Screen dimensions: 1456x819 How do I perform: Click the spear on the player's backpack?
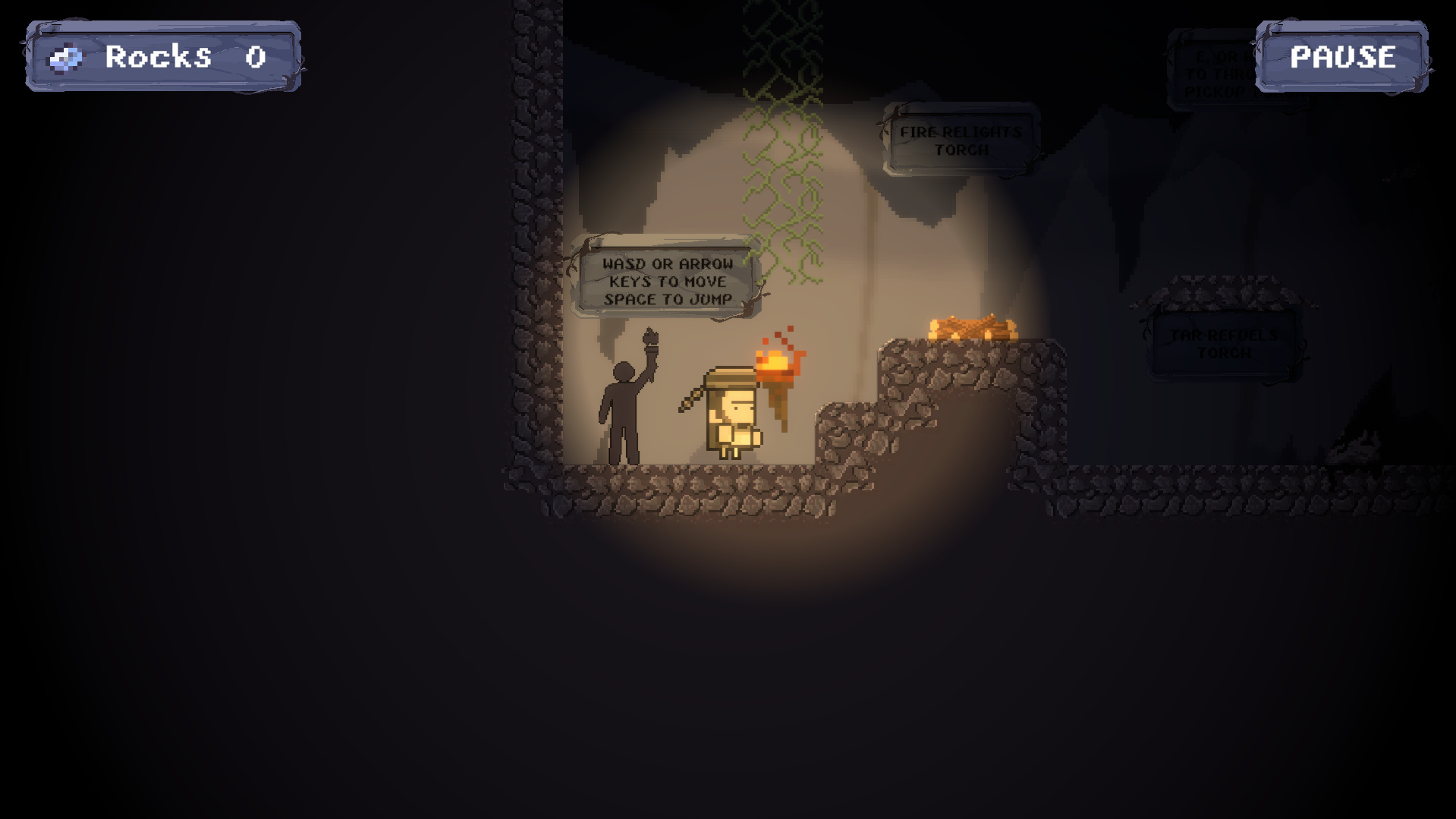coord(694,398)
